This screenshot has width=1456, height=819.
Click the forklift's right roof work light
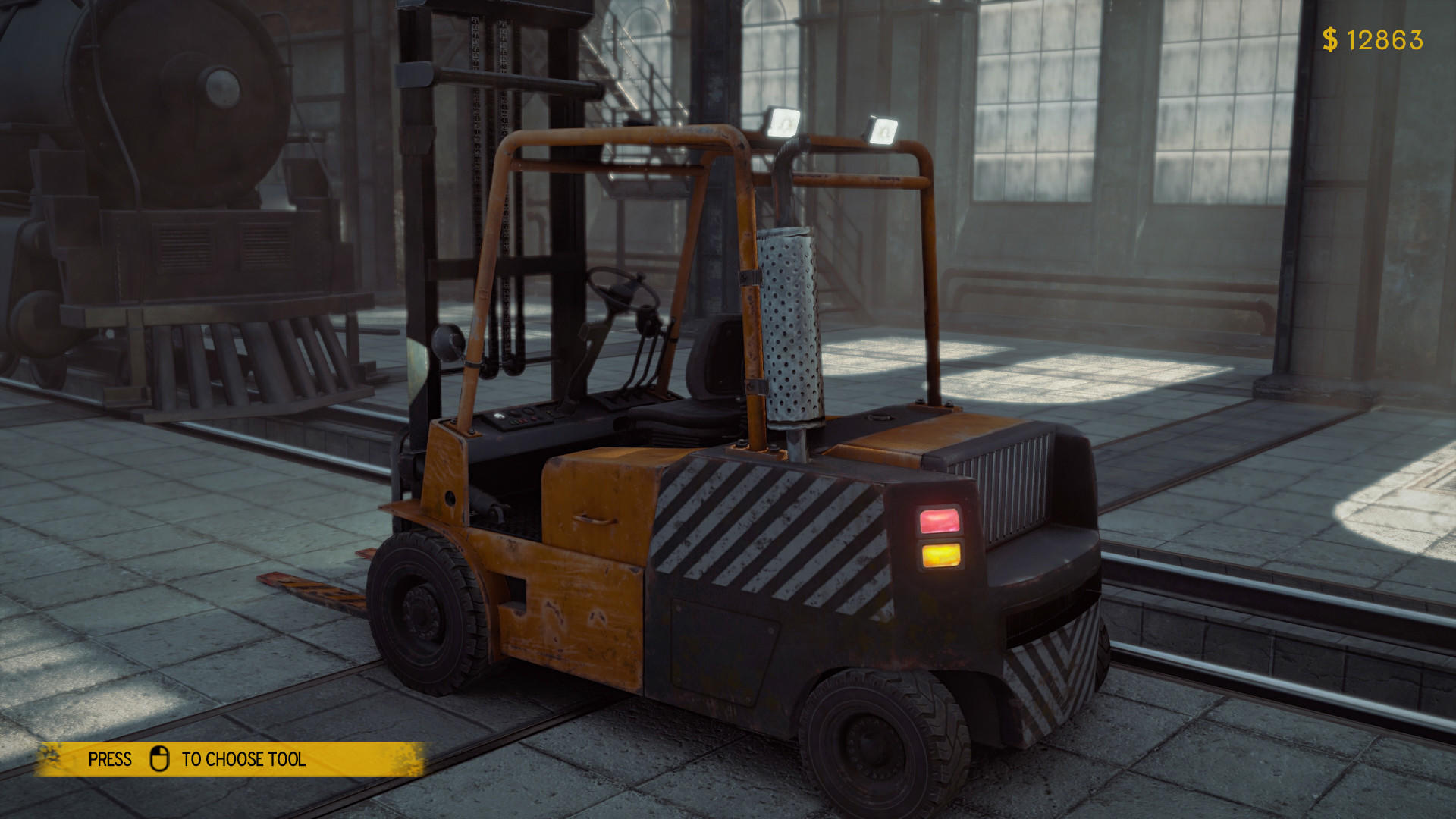[881, 130]
